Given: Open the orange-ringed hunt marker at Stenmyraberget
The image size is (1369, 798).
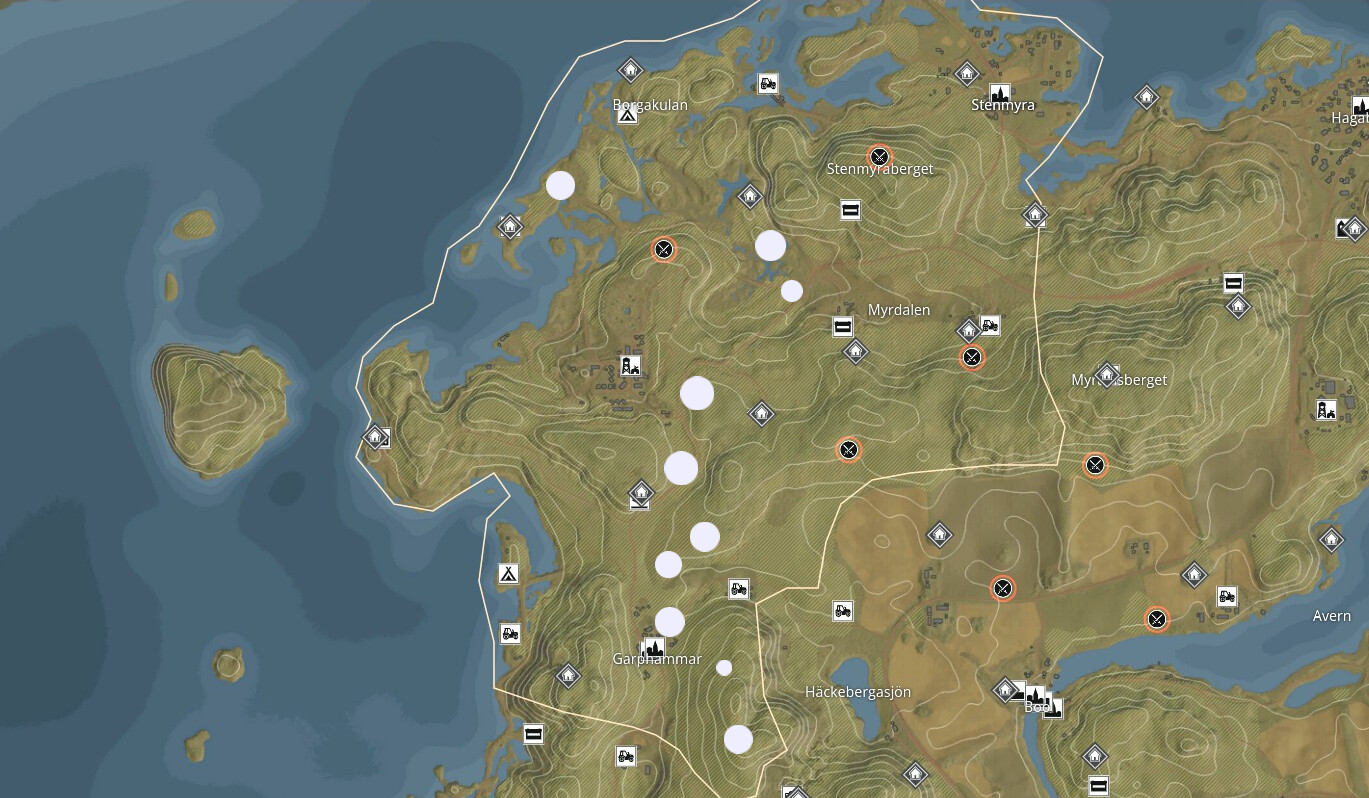Looking at the screenshot, I should click(x=879, y=156).
